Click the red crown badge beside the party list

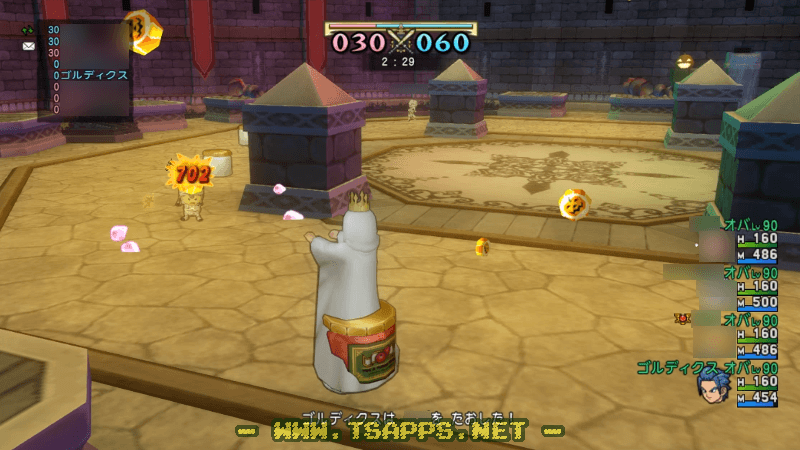tap(683, 319)
